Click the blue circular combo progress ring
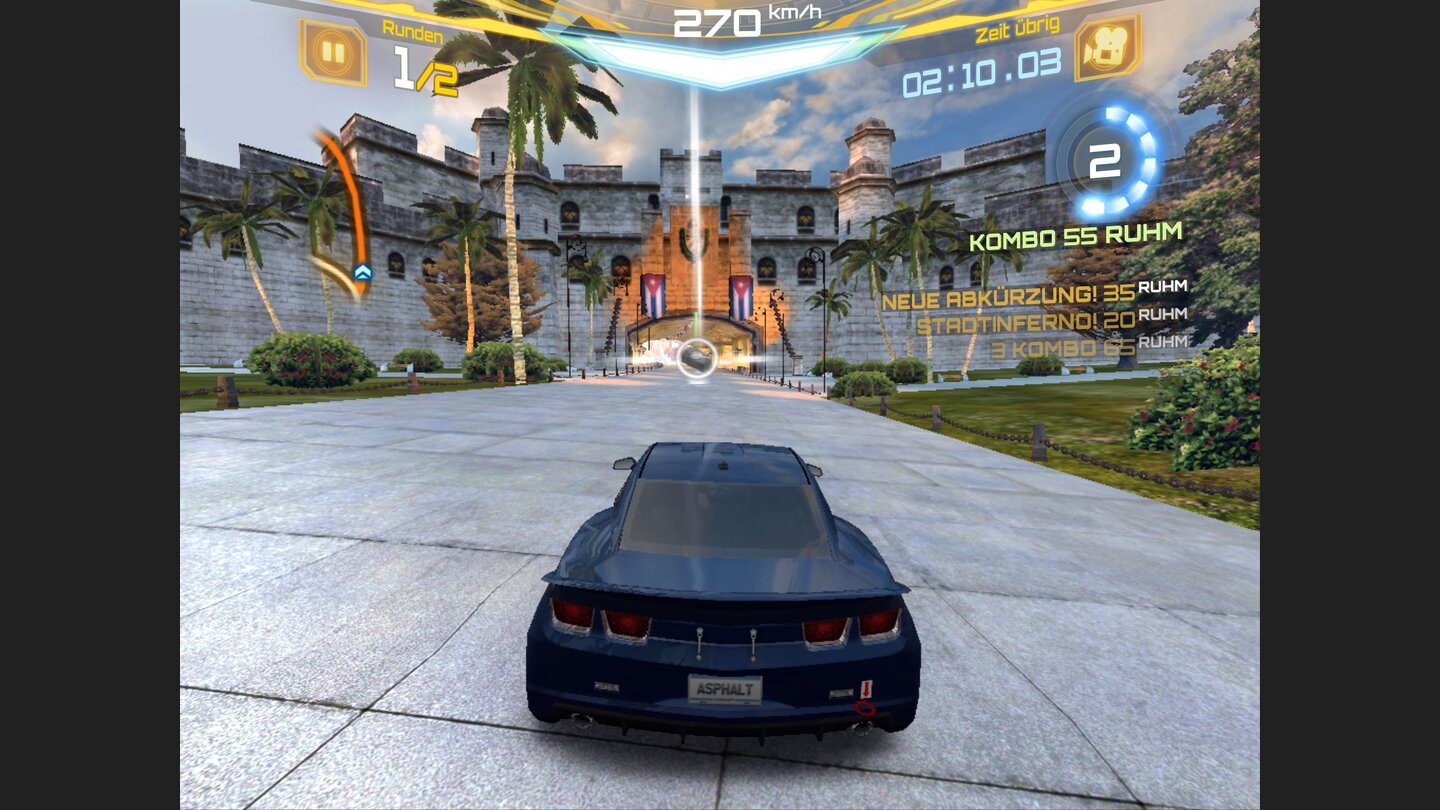 [1103, 160]
